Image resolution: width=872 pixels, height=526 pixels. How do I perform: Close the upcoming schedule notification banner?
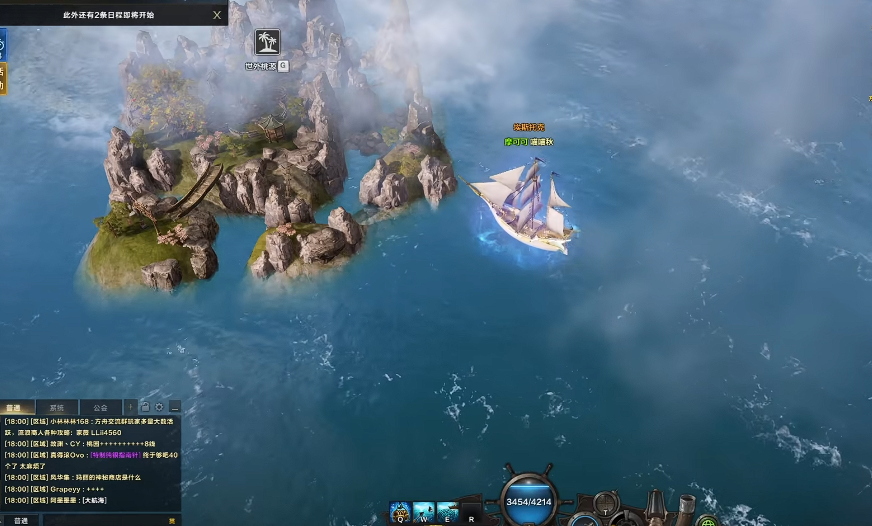point(217,15)
